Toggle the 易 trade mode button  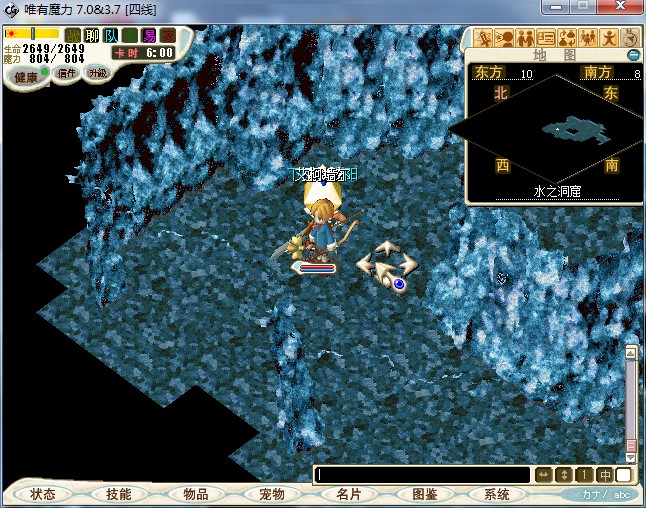pos(149,35)
